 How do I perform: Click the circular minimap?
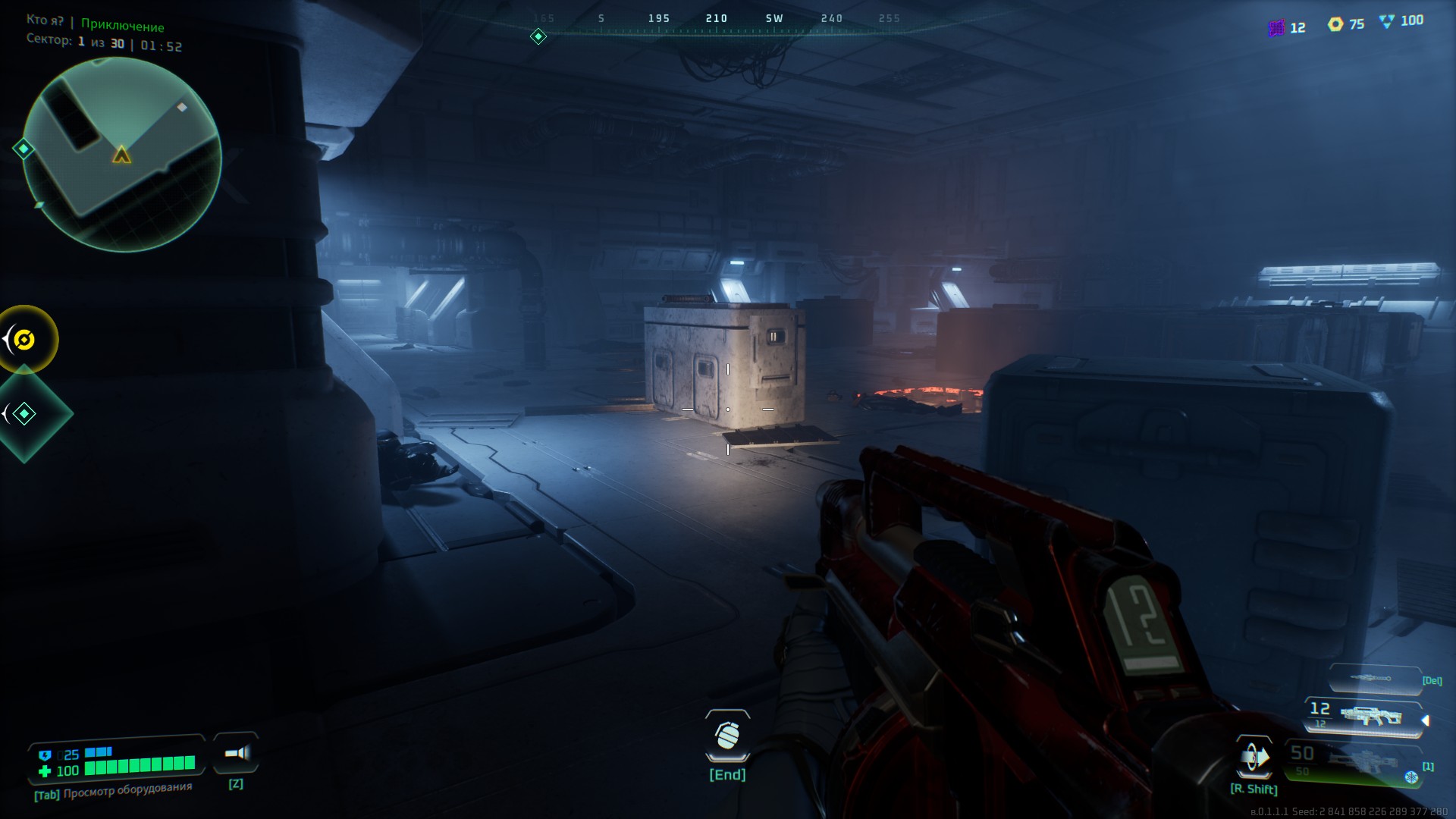coord(122,155)
